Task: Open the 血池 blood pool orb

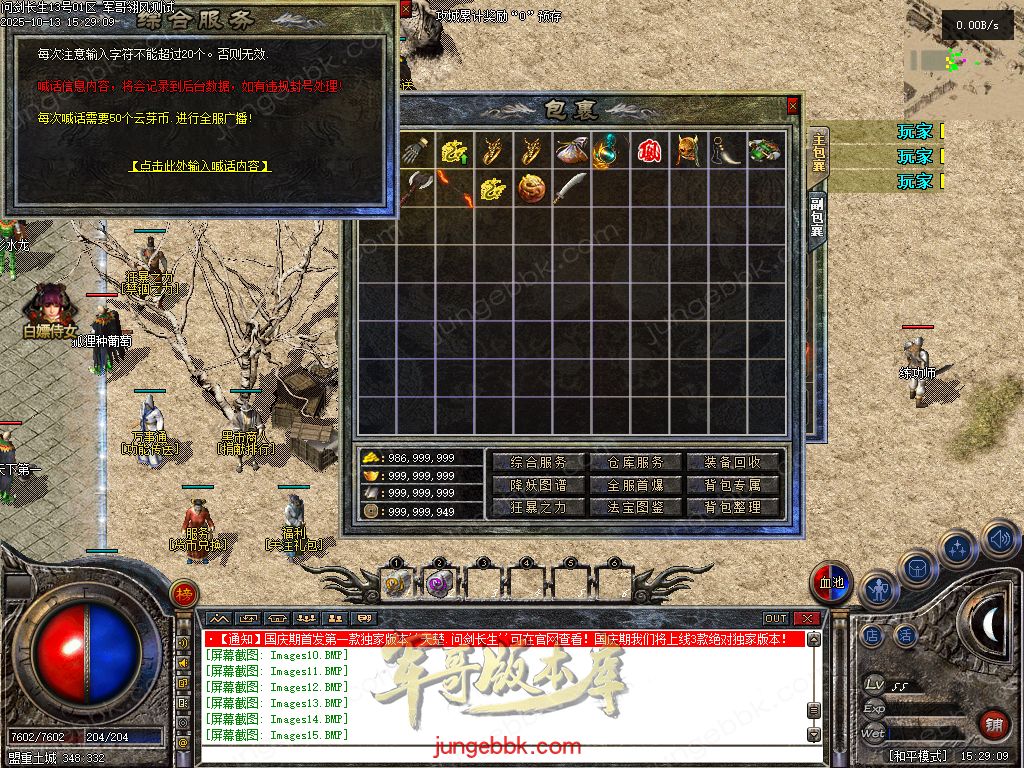Action: tap(831, 583)
